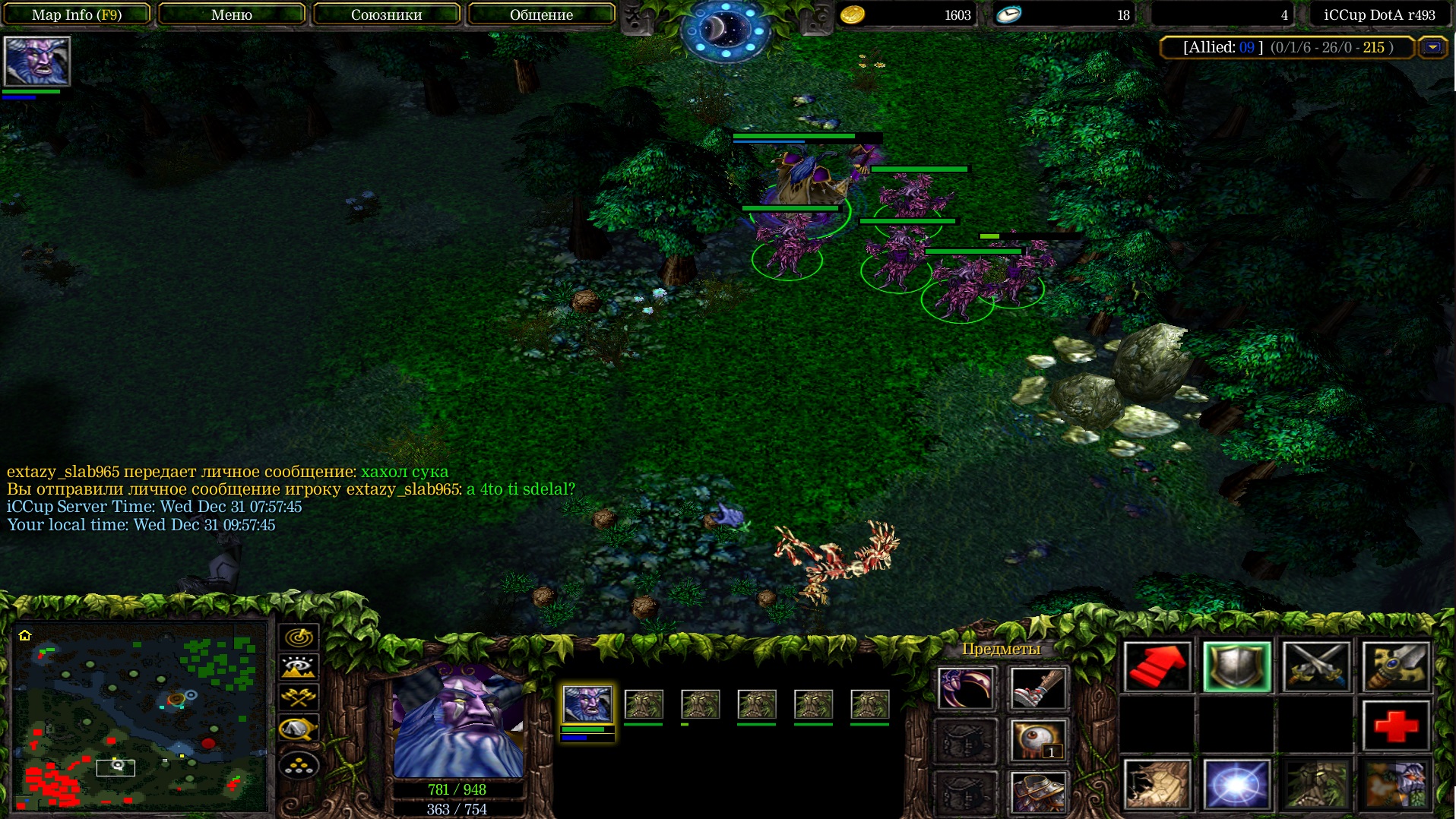This screenshot has height=819, width=1456.
Task: Cast the Sprout ability (tree roots icon)
Action: pos(1157,784)
